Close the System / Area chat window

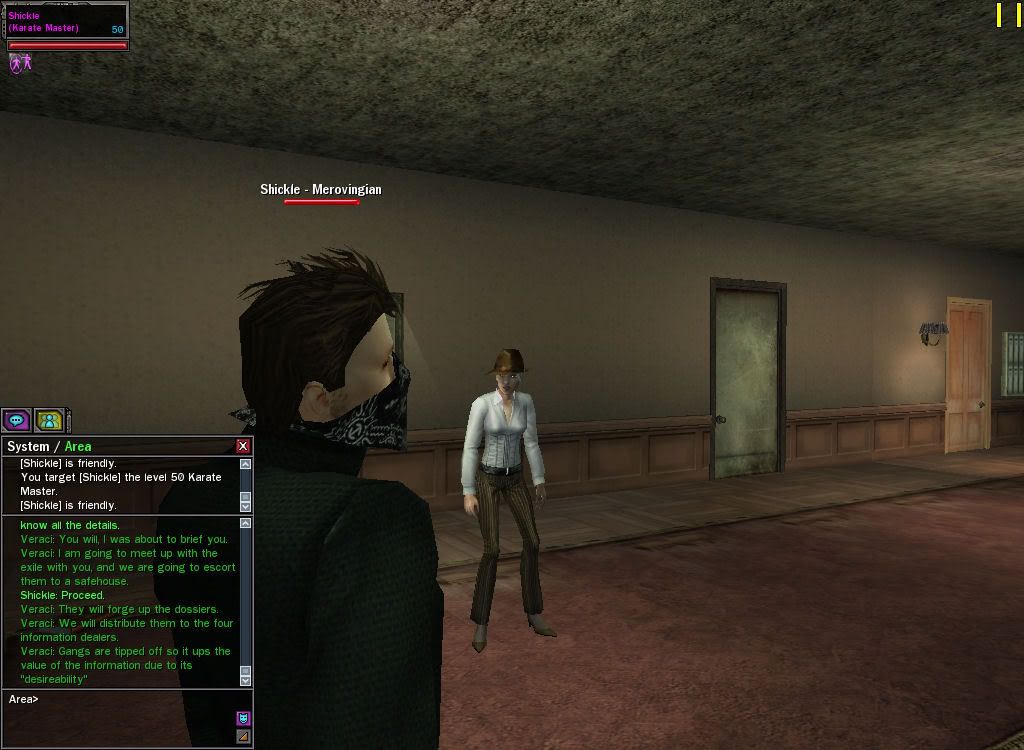point(243,446)
